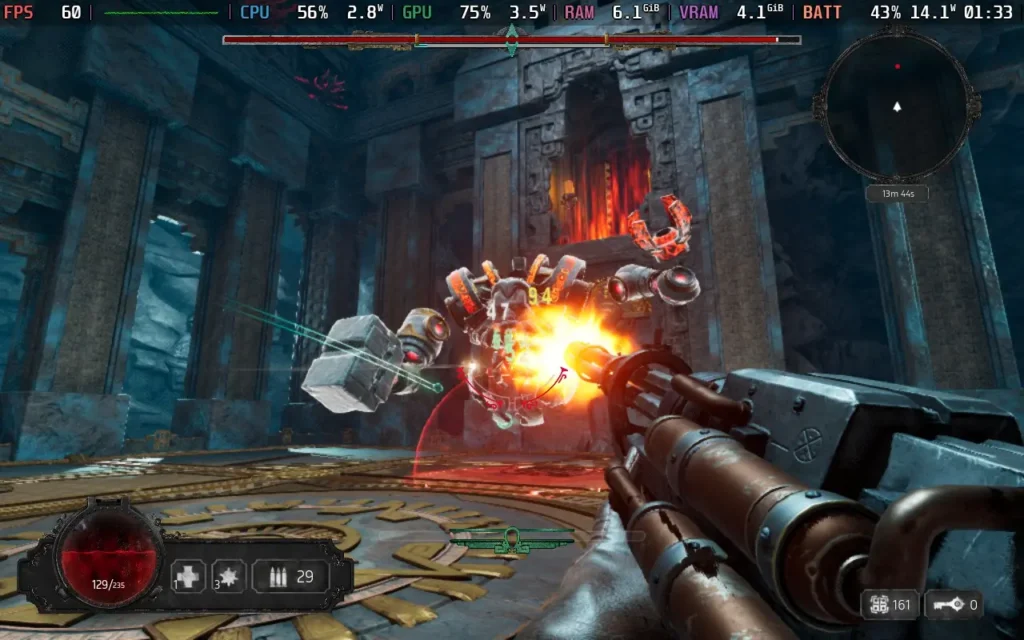
Task: Click the circular minimap
Action: [895, 105]
